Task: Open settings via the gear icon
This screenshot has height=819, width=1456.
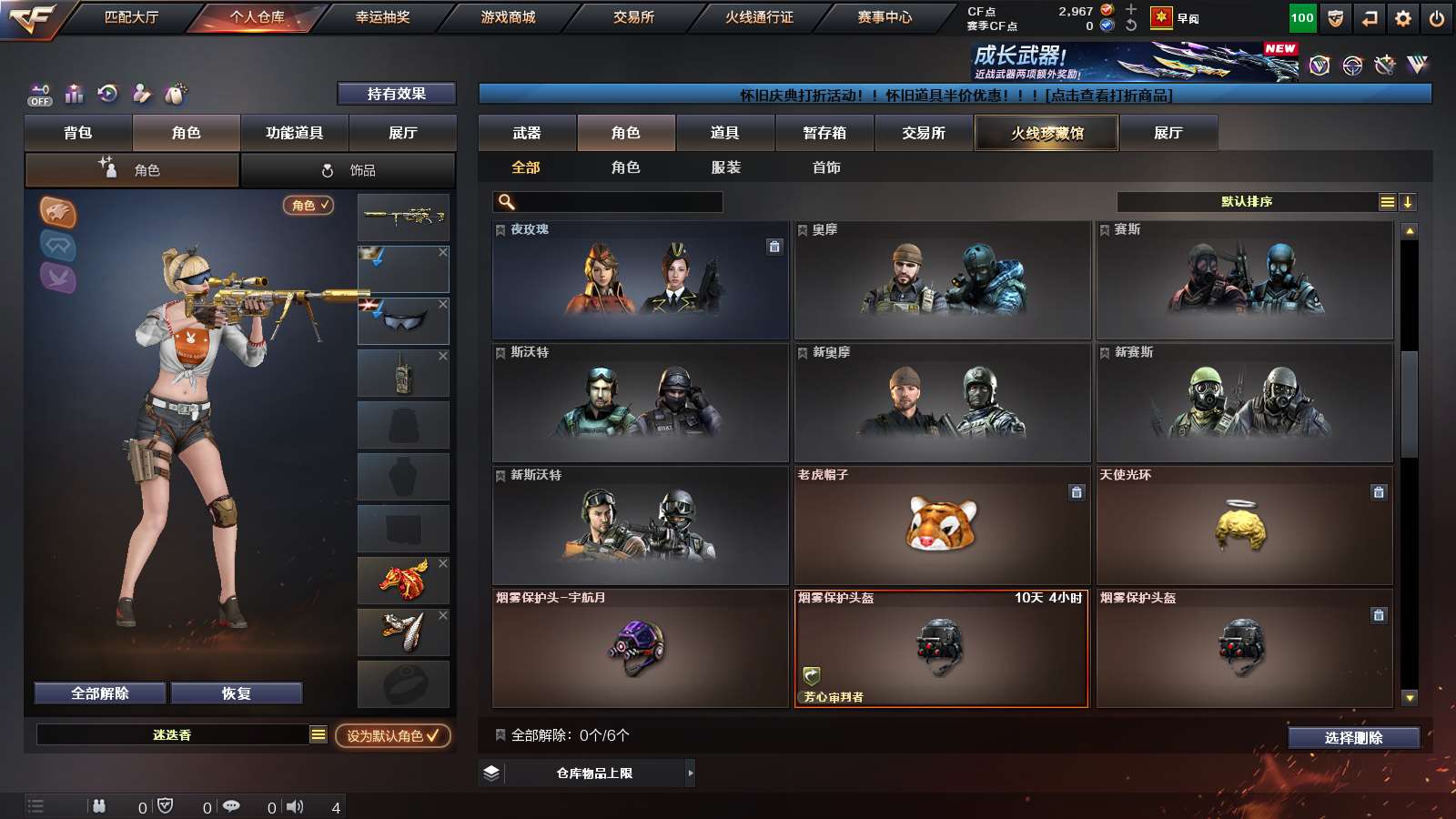Action: click(x=1403, y=18)
